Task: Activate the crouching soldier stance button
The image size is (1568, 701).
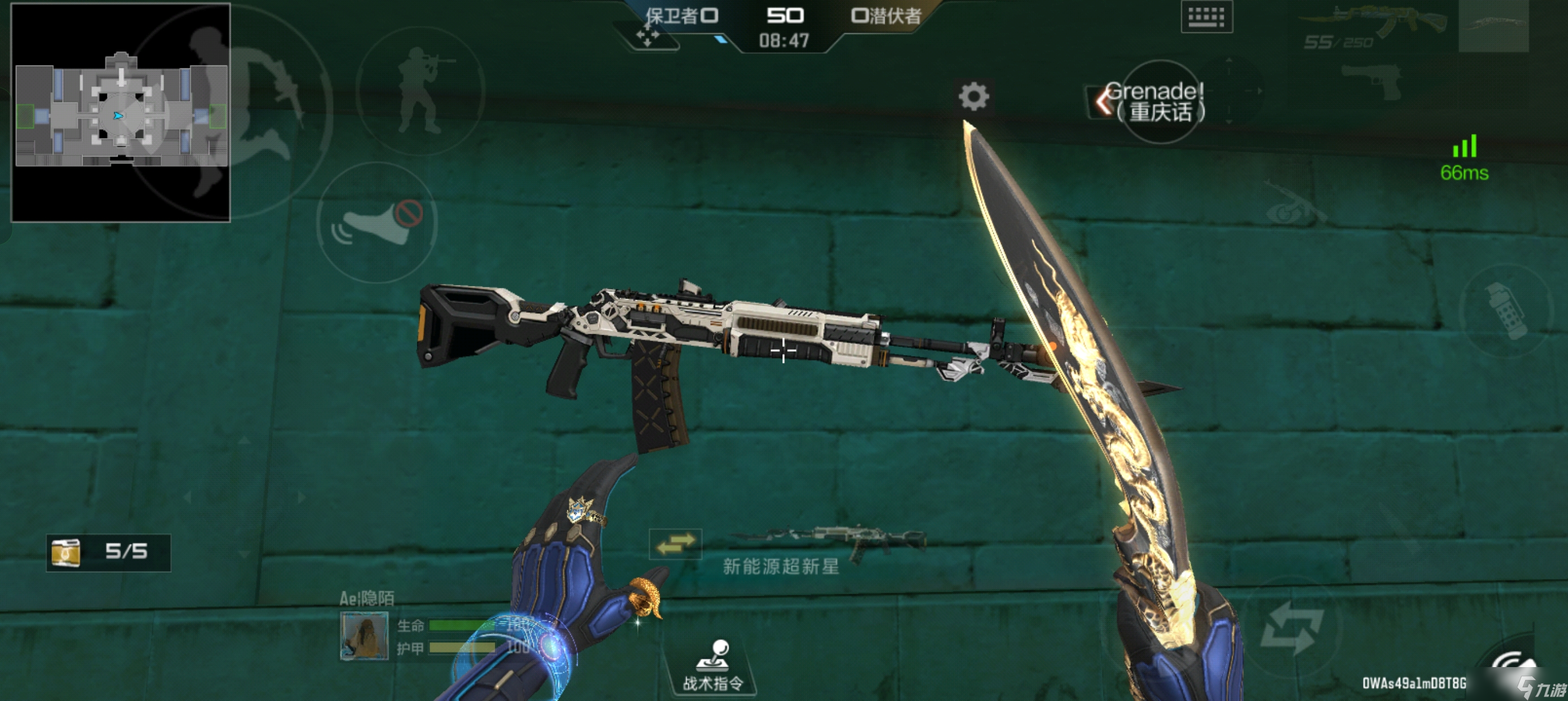Action: pos(421,90)
